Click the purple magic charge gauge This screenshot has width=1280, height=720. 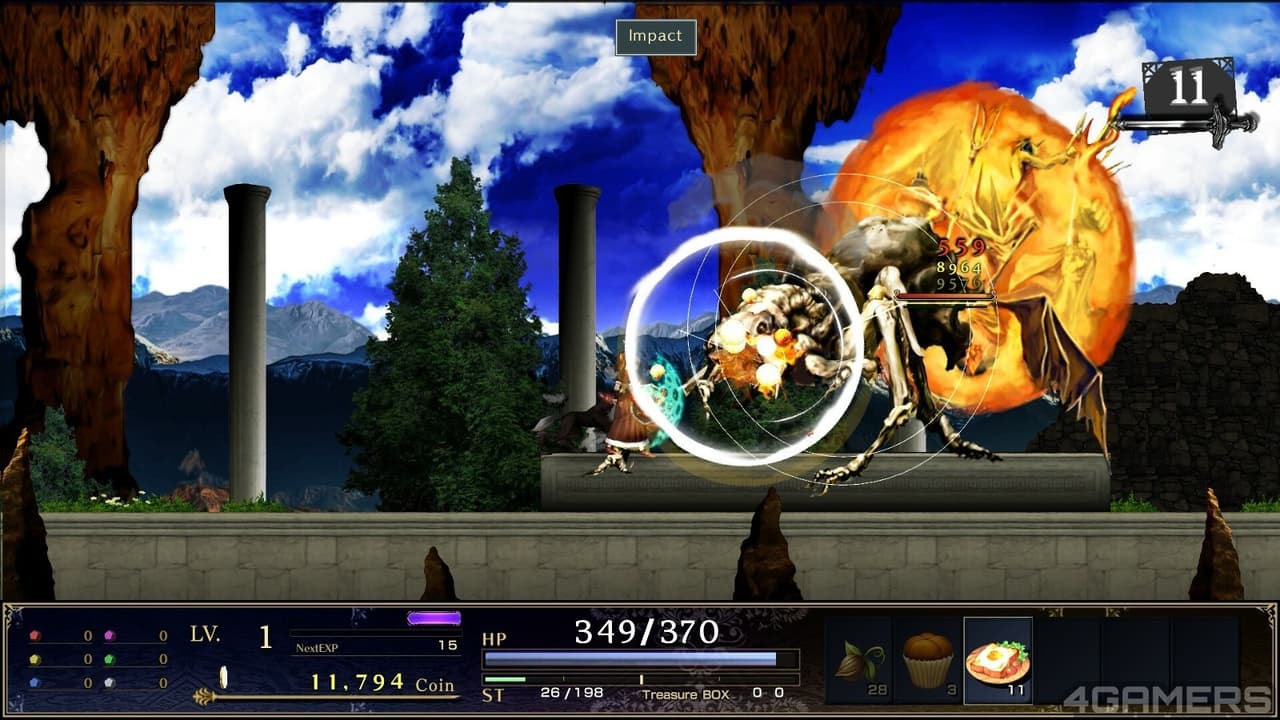click(432, 617)
